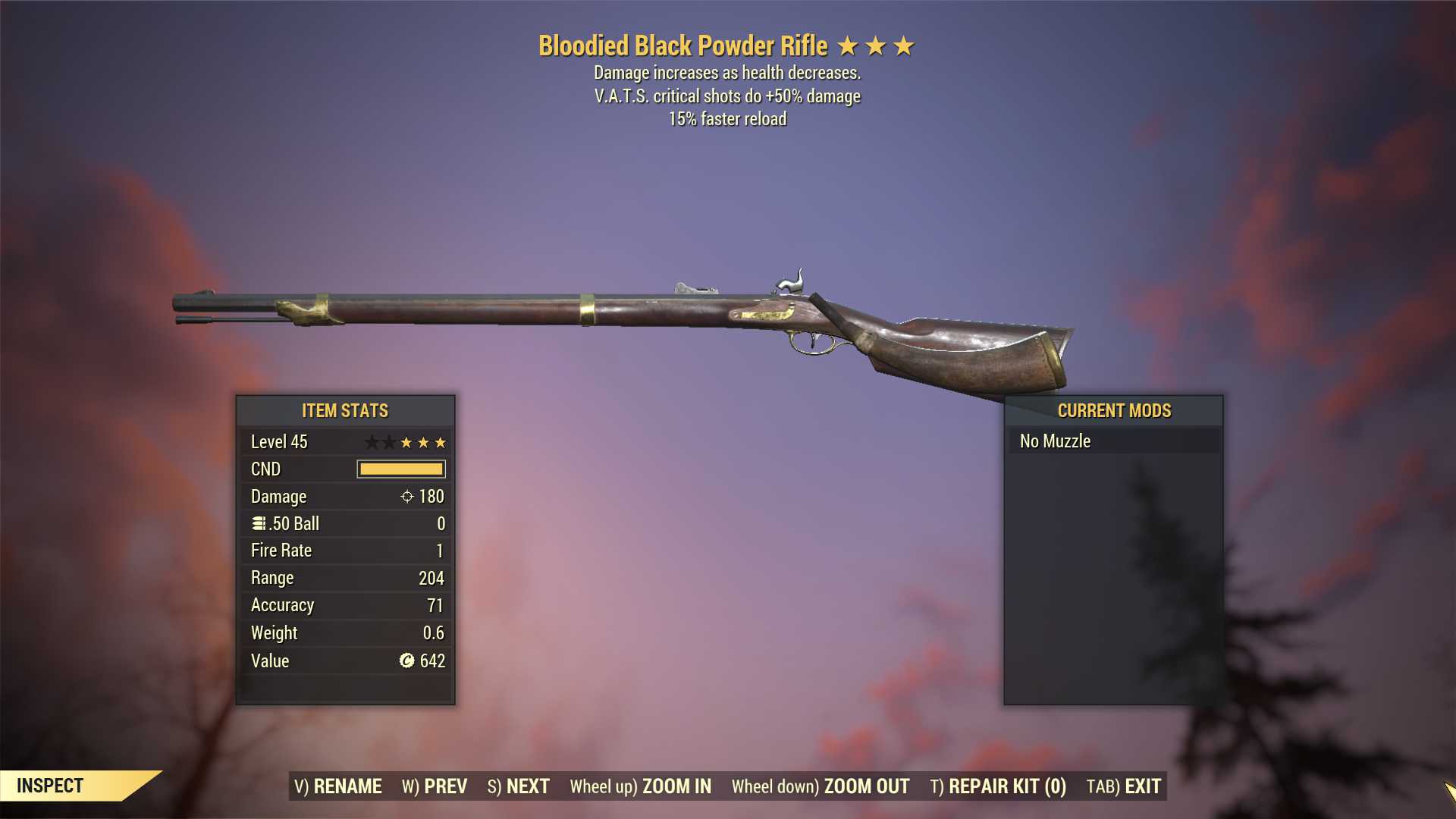Show the NEXT item in inspect view
Image resolution: width=1456 pixels, height=819 pixels.
[x=519, y=786]
